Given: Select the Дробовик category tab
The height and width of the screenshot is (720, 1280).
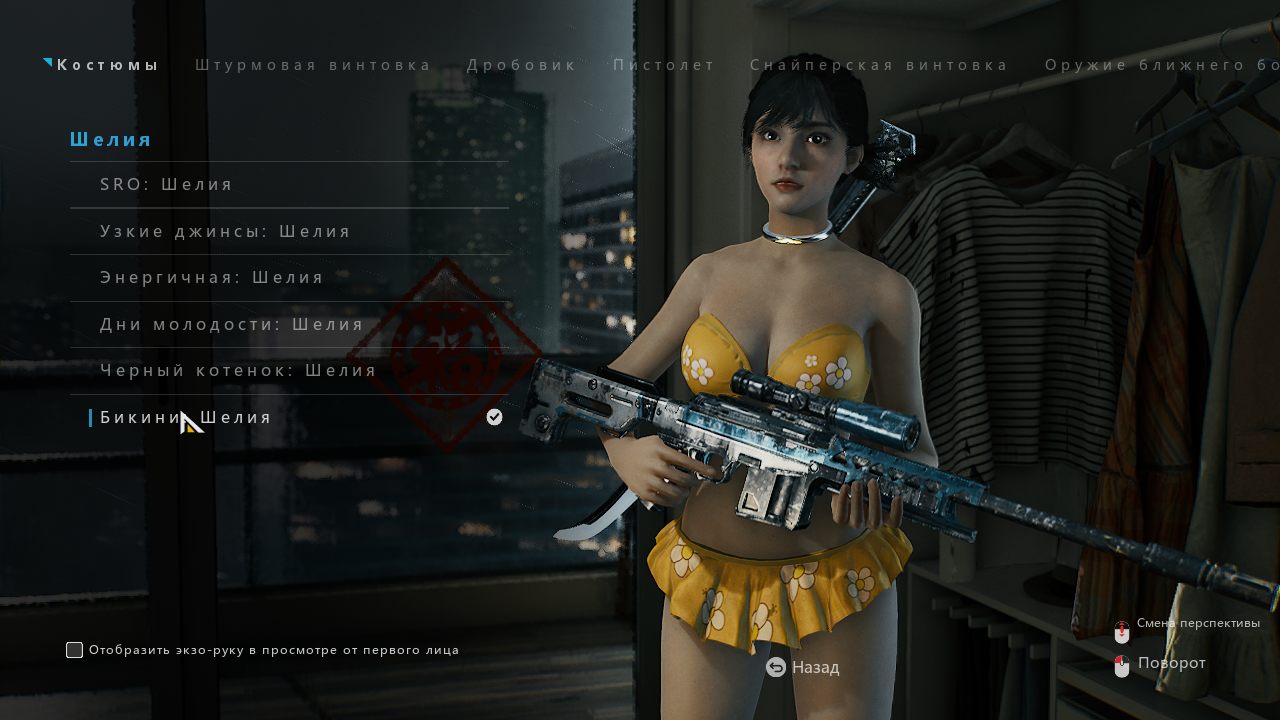Looking at the screenshot, I should pos(522,65).
